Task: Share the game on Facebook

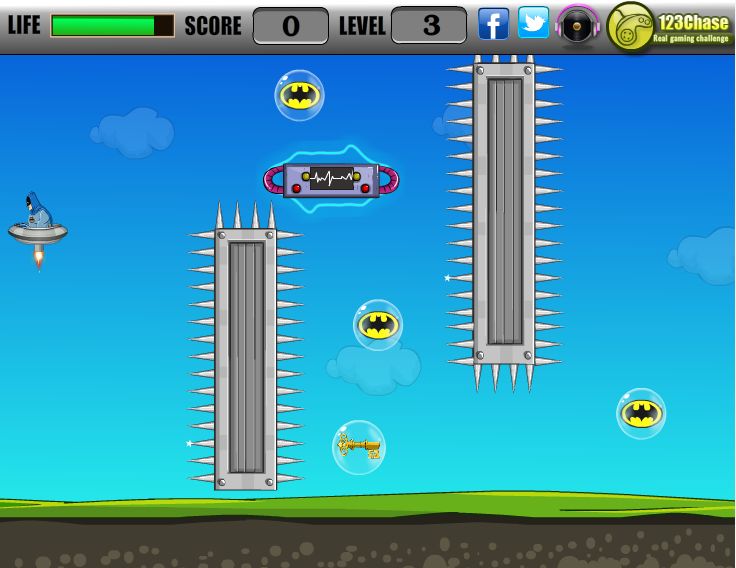Action: (493, 24)
